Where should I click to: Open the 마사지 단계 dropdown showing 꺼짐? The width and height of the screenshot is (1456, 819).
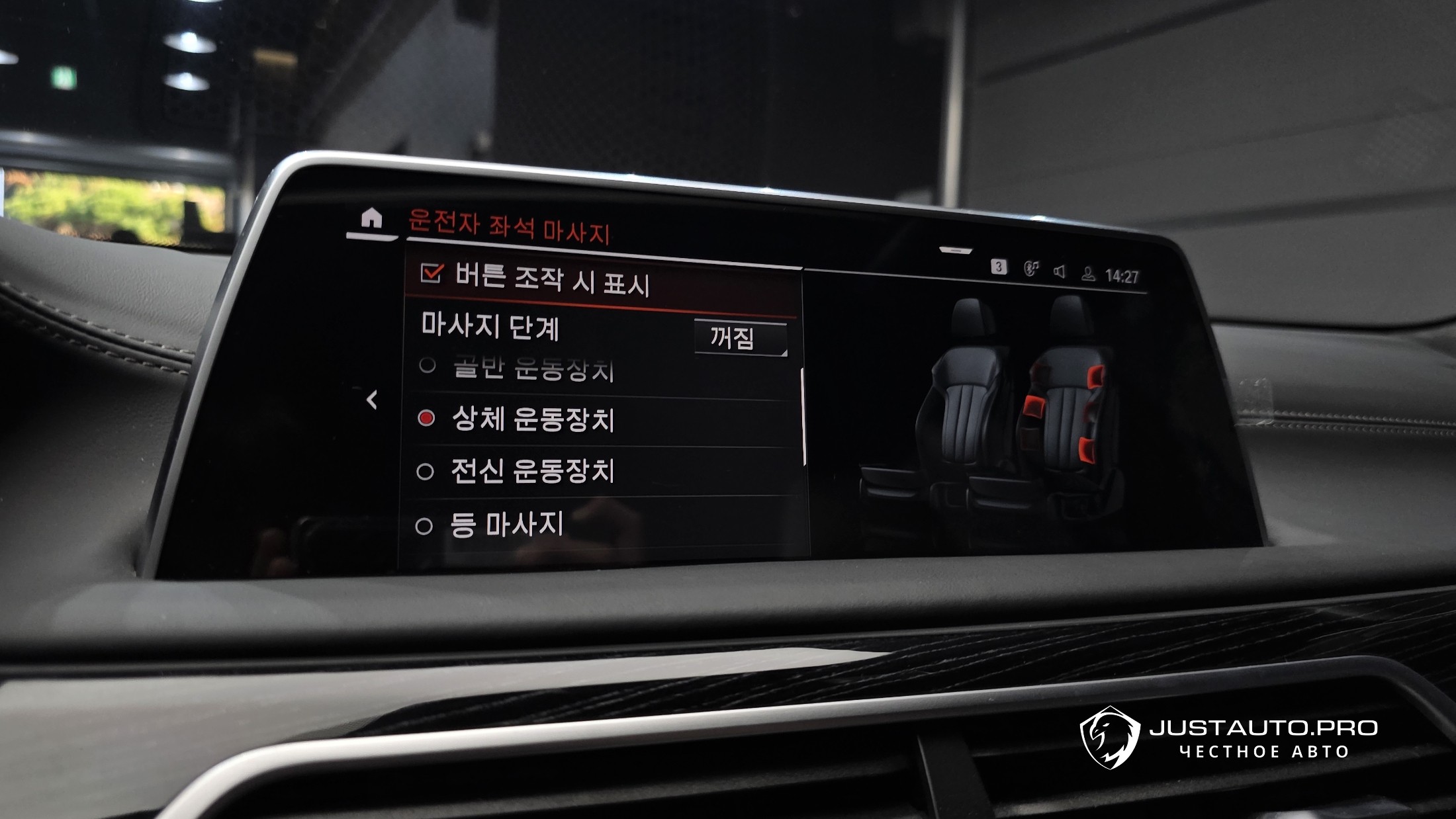coord(740,338)
